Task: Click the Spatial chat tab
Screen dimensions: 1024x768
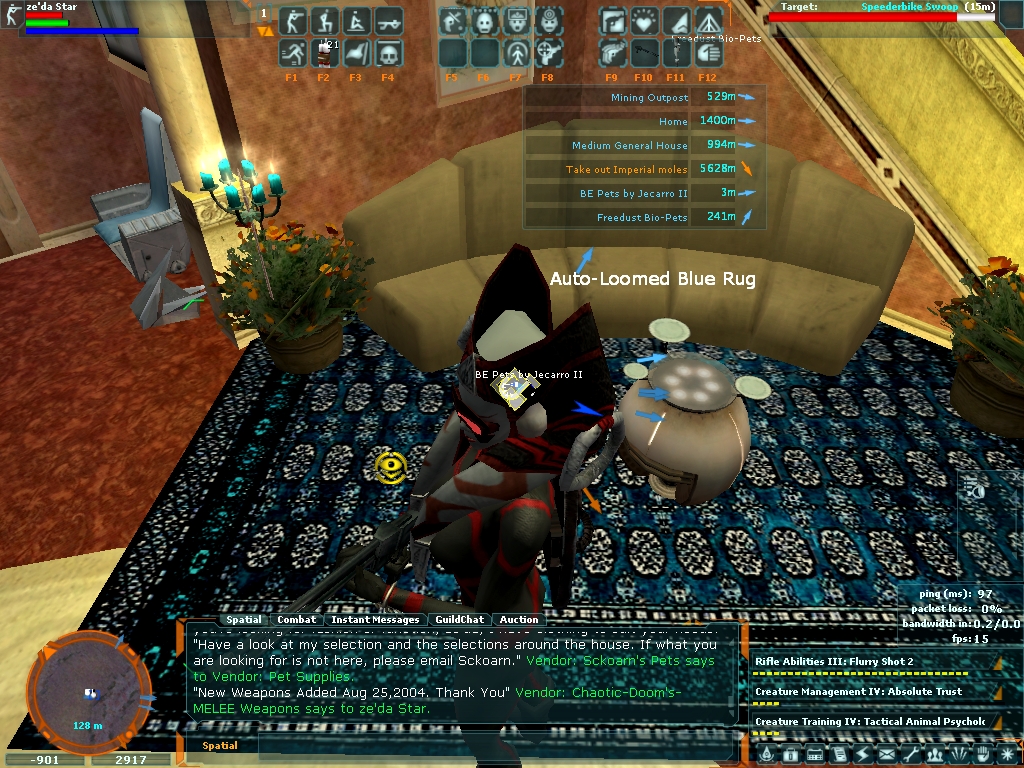Action: (244, 620)
